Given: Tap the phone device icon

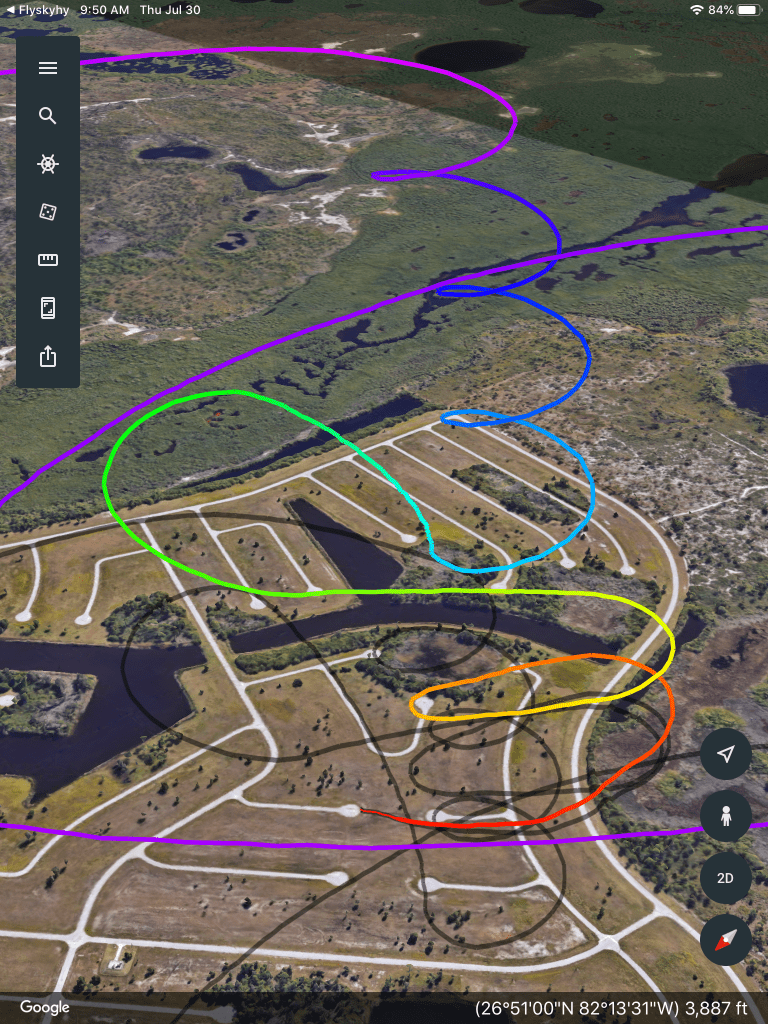Looking at the screenshot, I should (x=48, y=308).
